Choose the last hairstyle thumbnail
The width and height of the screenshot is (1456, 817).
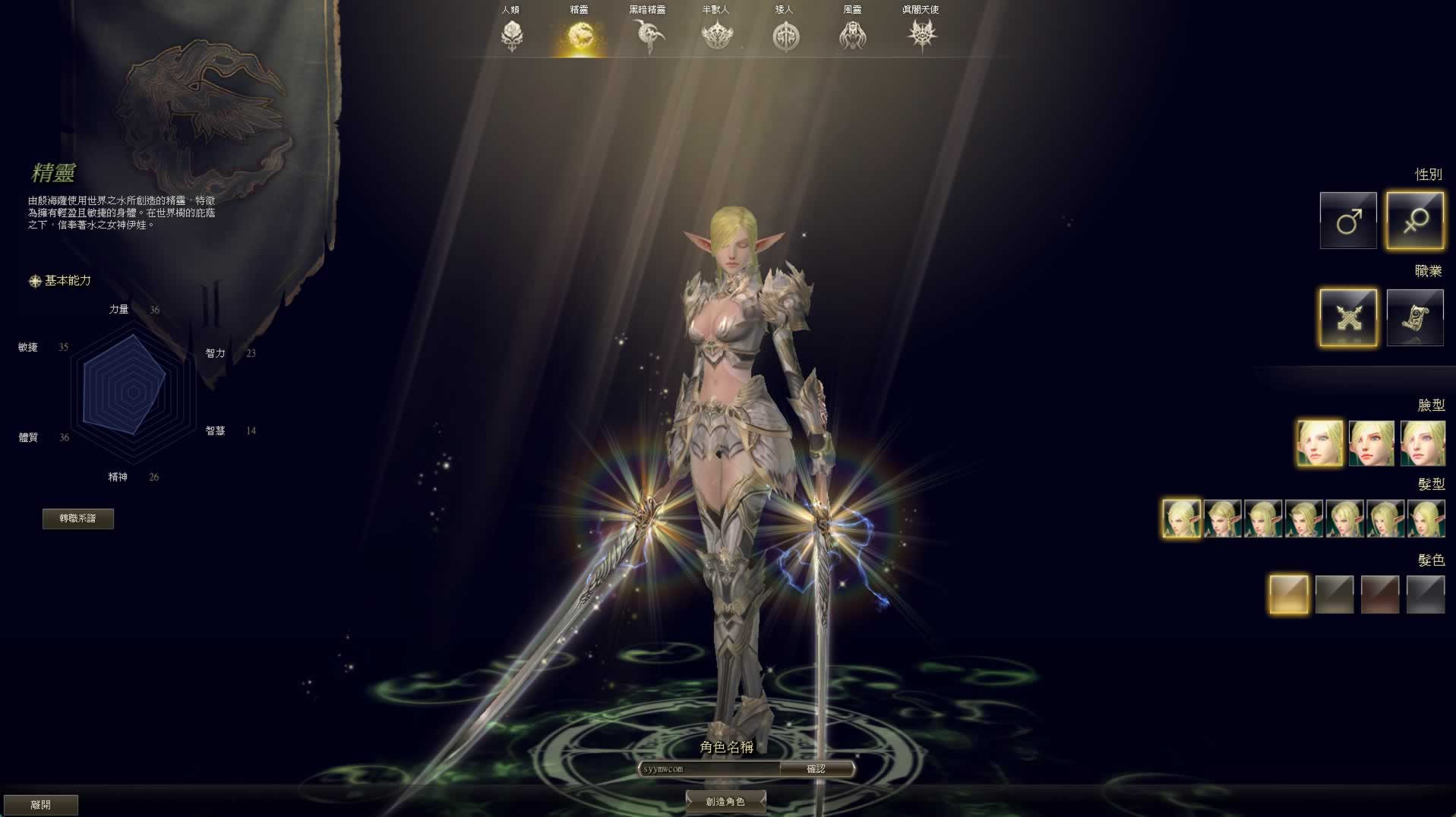[1426, 519]
